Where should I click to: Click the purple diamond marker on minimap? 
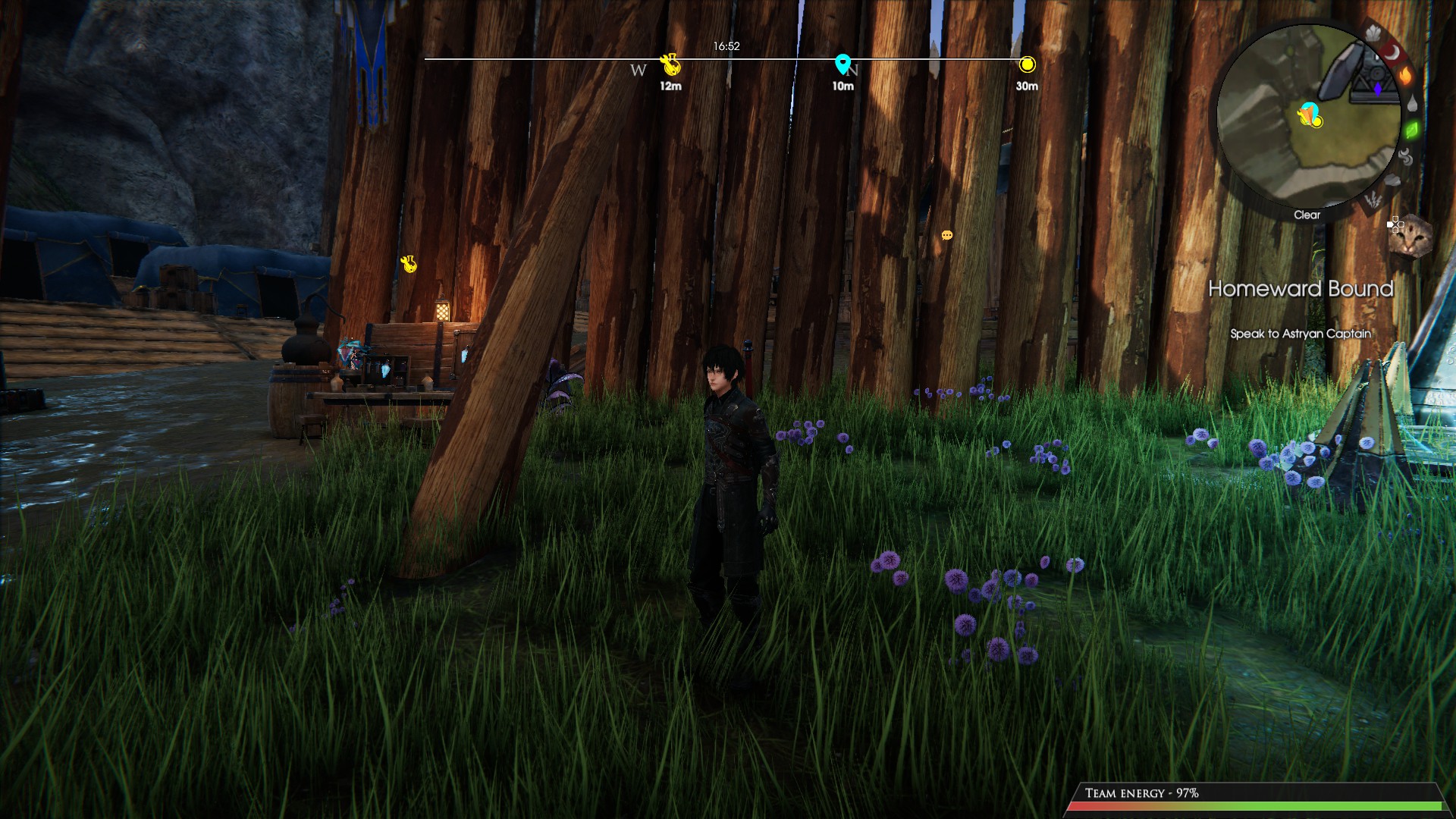[x=1378, y=89]
